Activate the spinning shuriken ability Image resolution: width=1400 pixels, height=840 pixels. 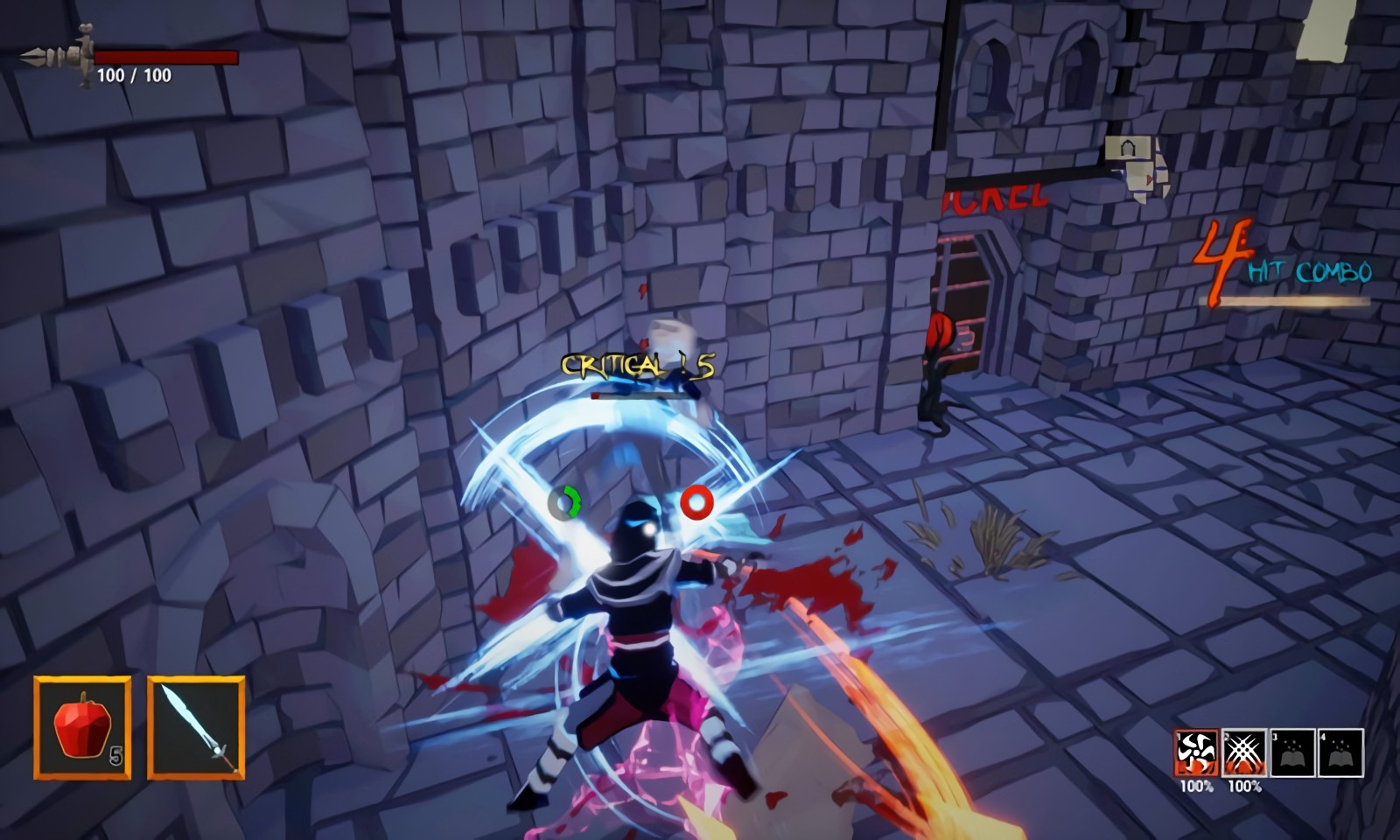point(1196,752)
